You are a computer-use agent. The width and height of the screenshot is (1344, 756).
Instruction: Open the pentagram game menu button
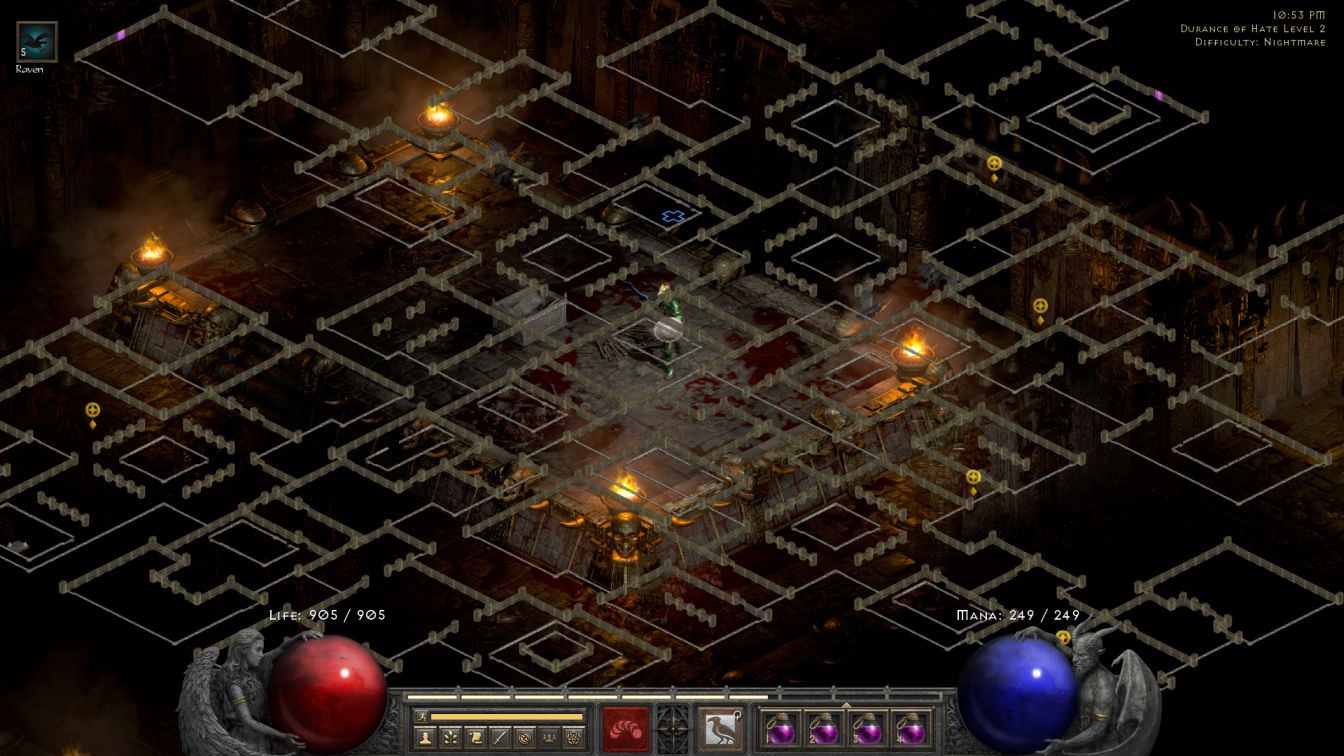pos(573,737)
